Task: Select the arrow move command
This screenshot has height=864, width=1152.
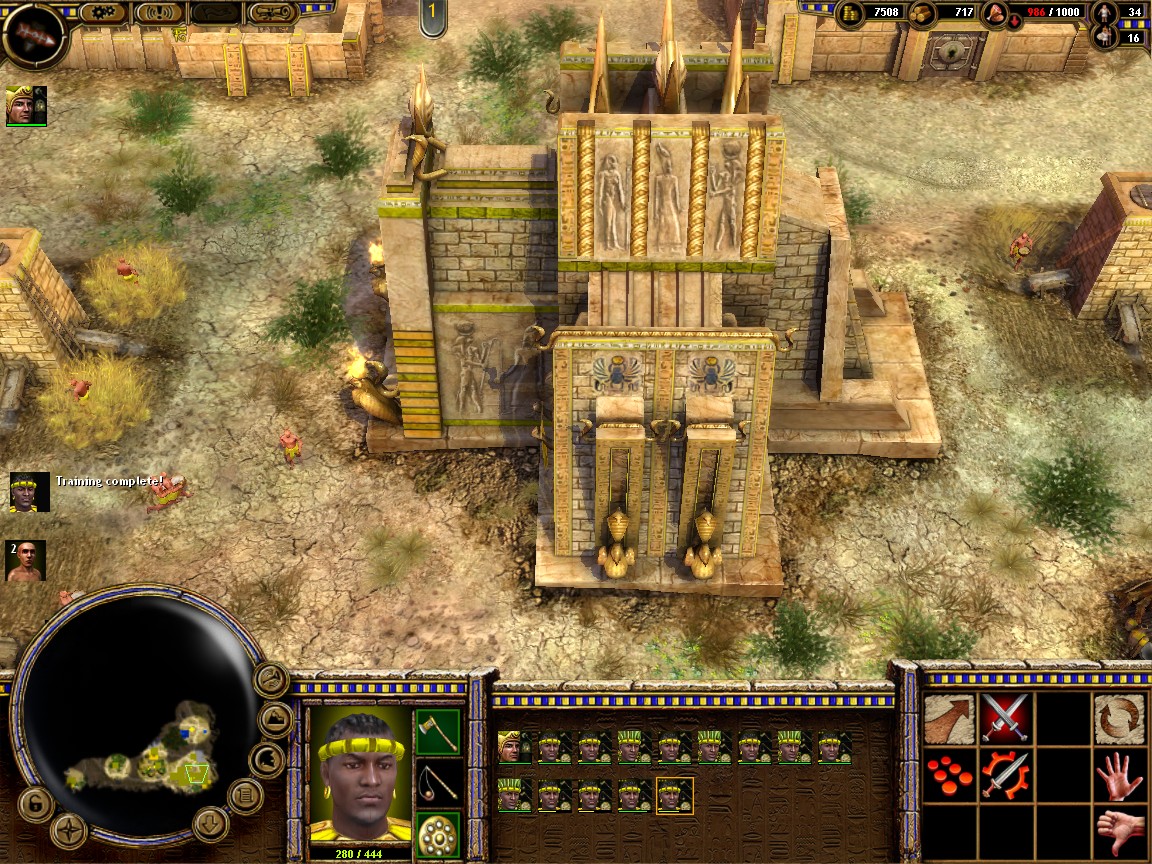Action: tap(948, 718)
